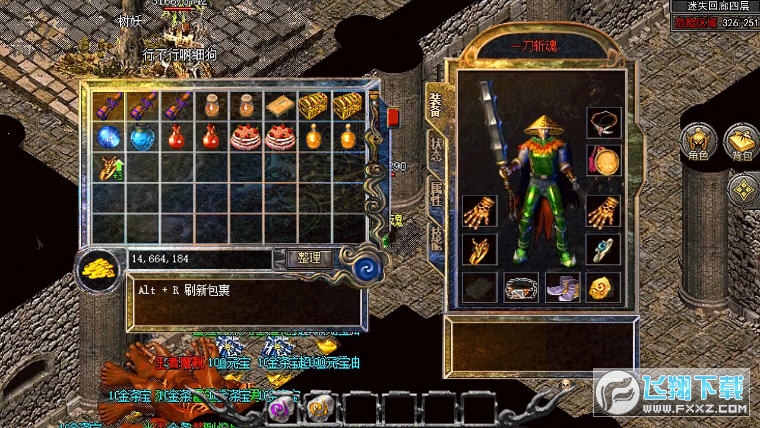Select the glowing blue orb item
Image resolution: width=760 pixels, height=428 pixels.
click(109, 136)
